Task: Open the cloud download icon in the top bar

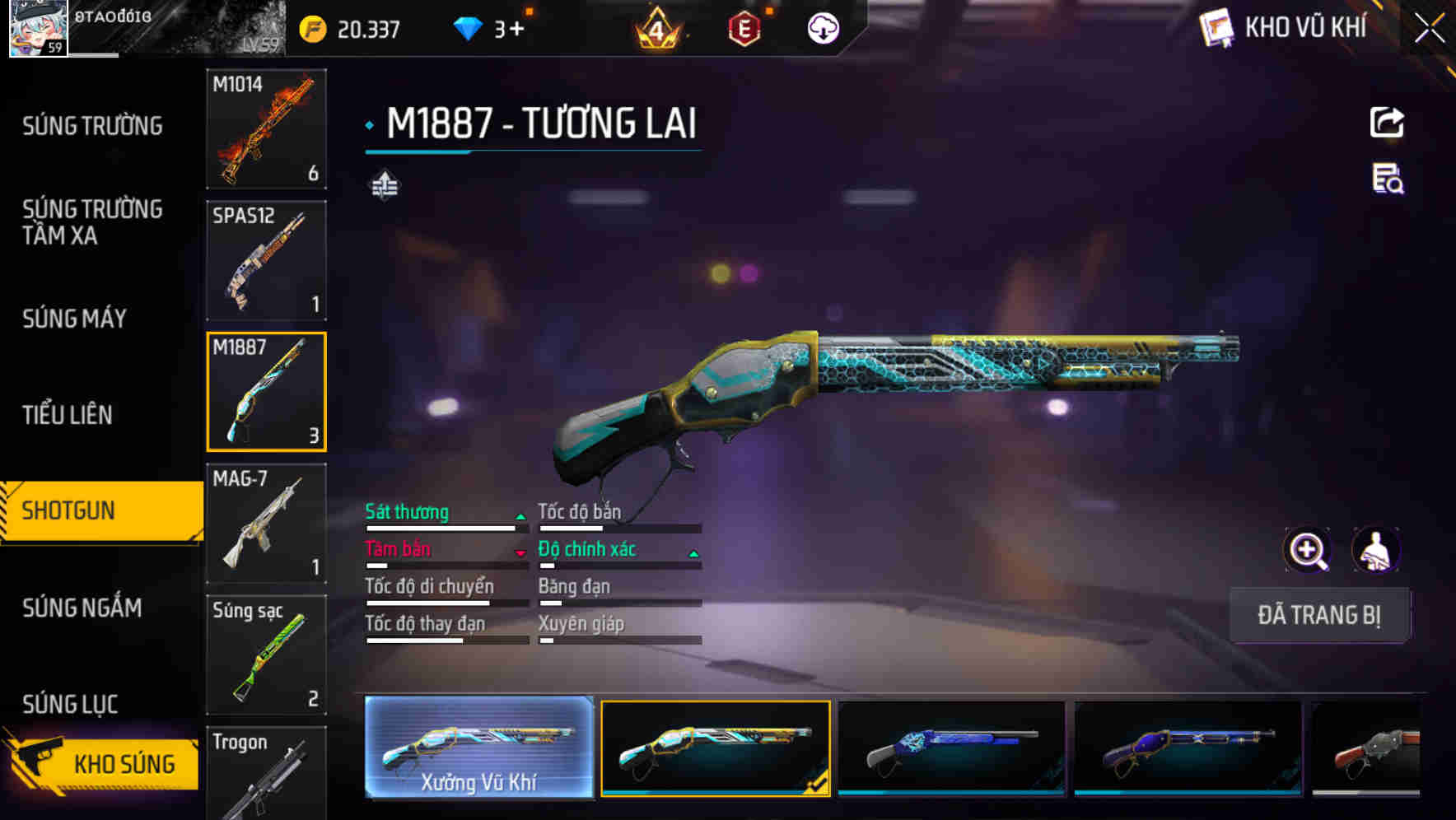Action: click(821, 27)
